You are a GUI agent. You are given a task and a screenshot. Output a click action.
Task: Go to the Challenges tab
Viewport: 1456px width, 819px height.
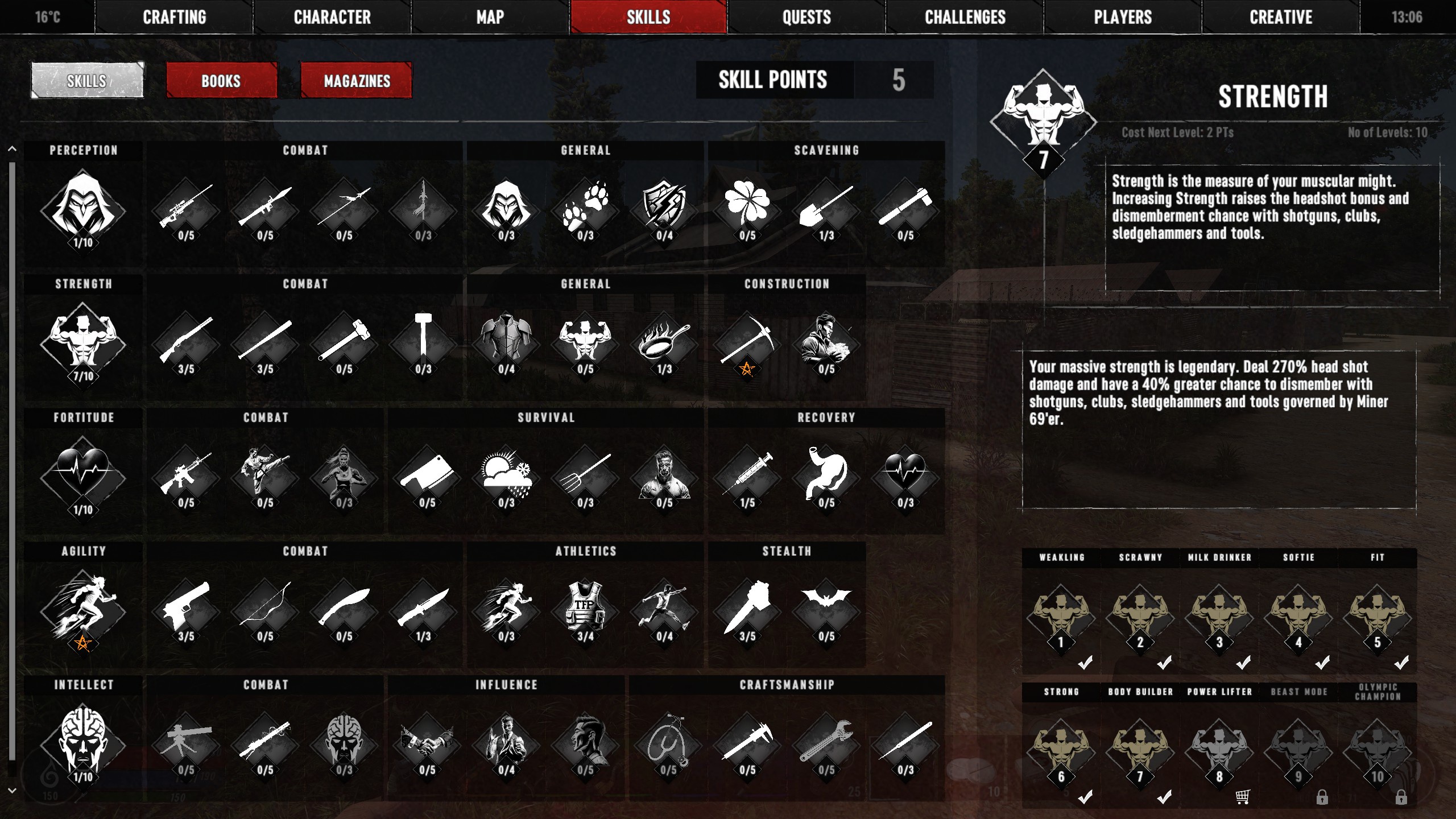click(965, 17)
